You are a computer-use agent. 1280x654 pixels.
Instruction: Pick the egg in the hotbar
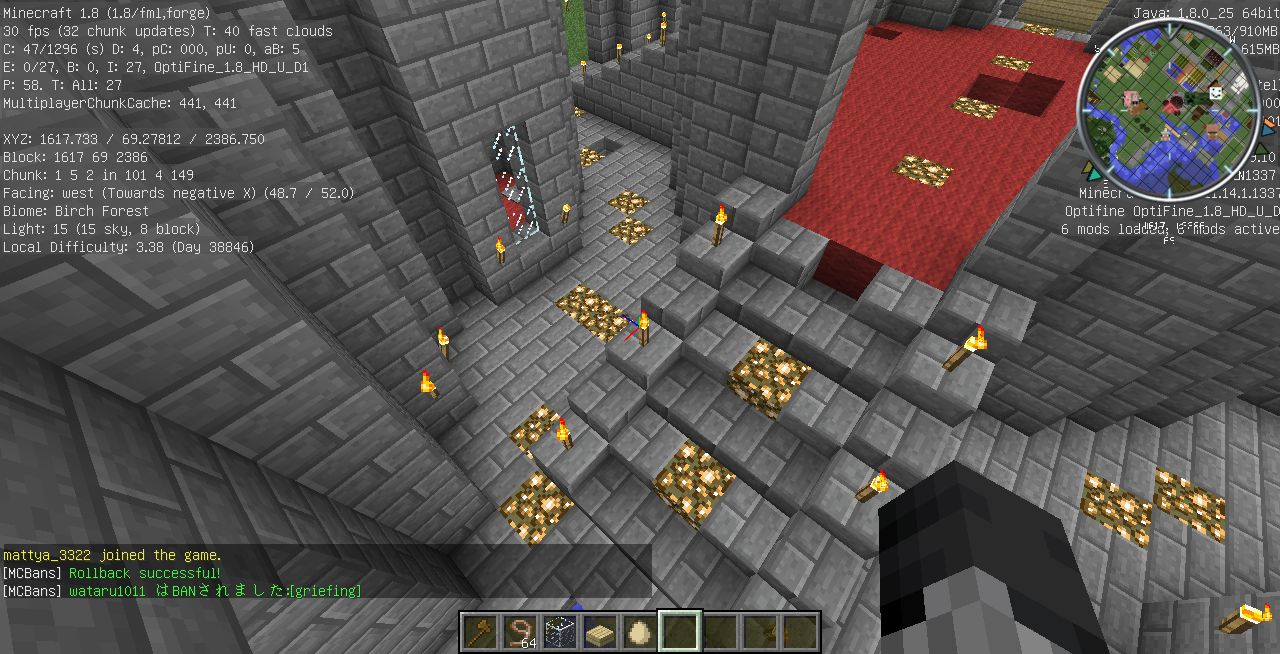coord(640,632)
